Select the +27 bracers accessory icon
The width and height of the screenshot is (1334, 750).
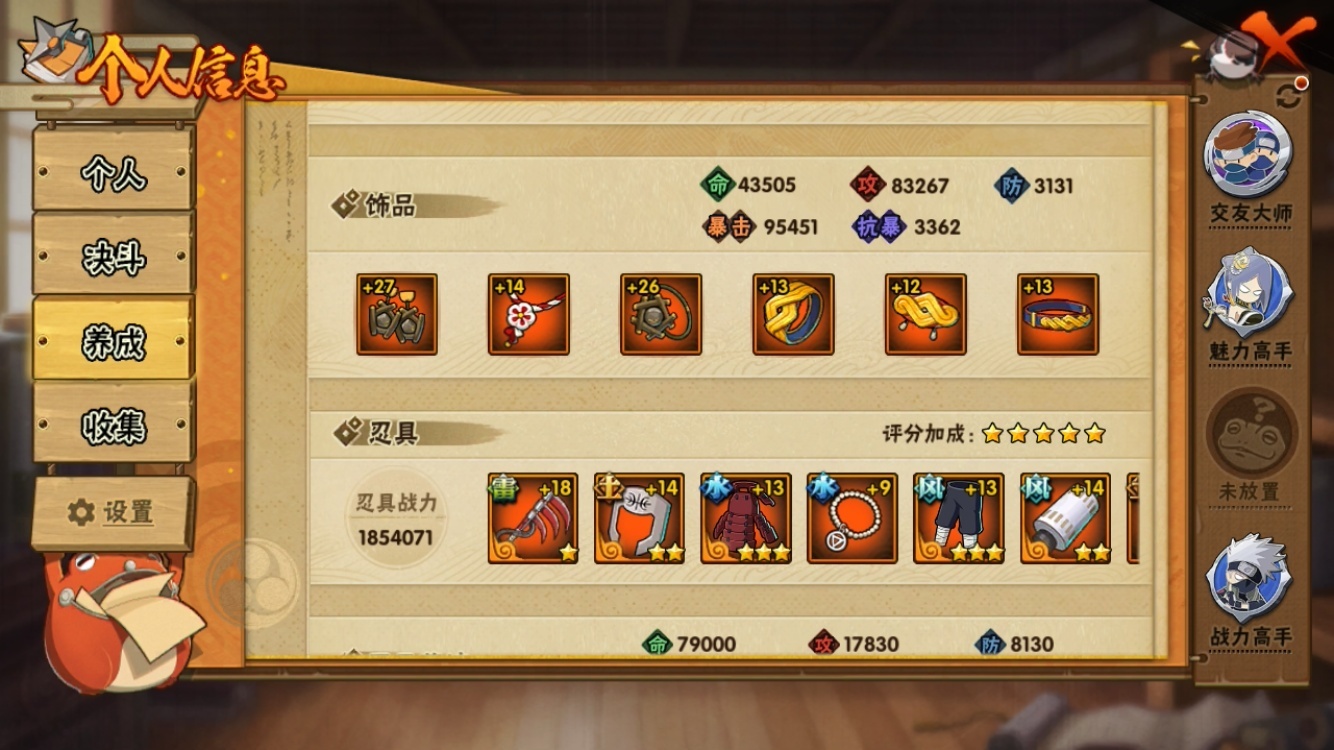397,313
